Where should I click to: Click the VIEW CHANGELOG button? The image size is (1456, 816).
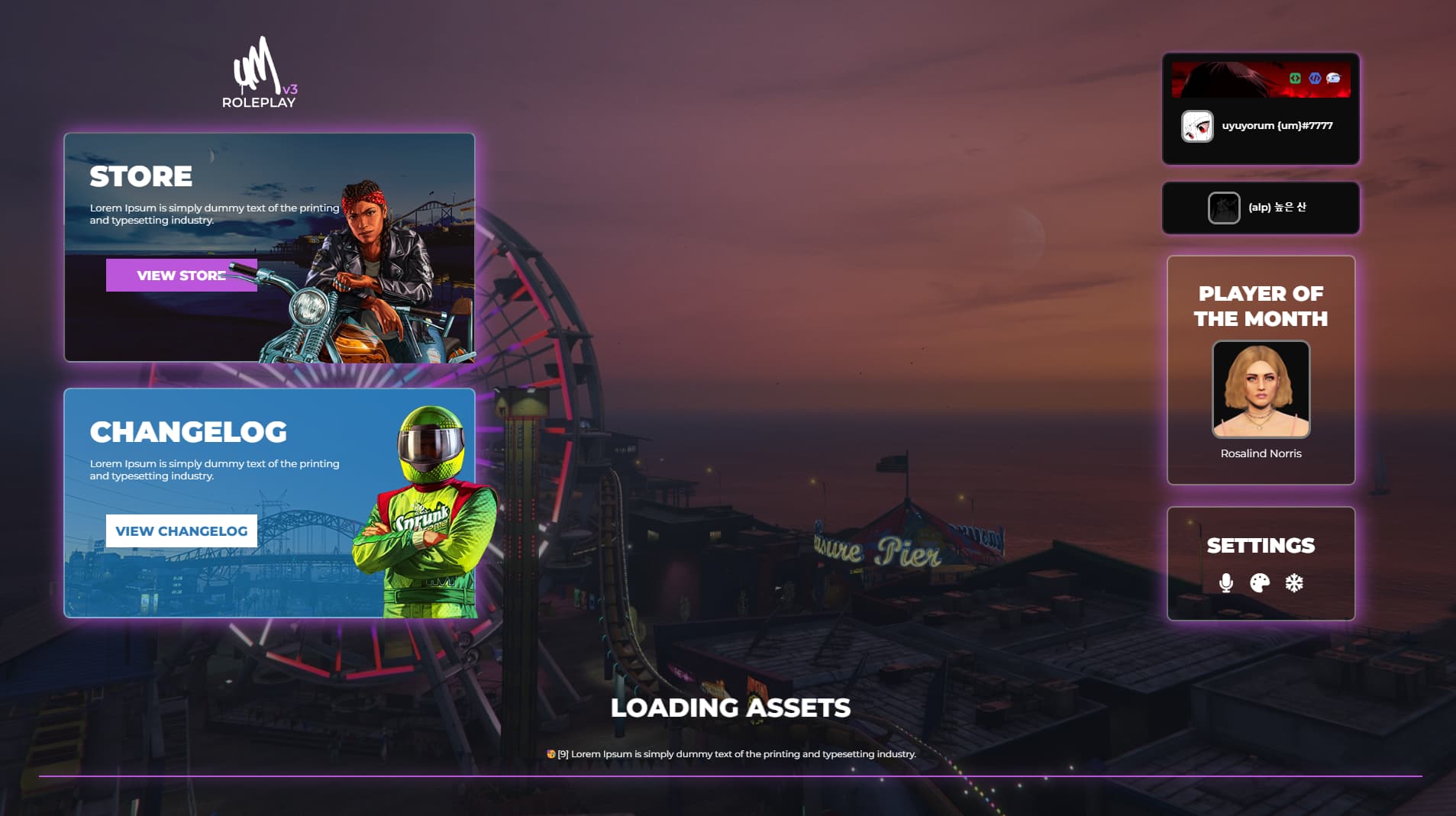click(x=182, y=530)
